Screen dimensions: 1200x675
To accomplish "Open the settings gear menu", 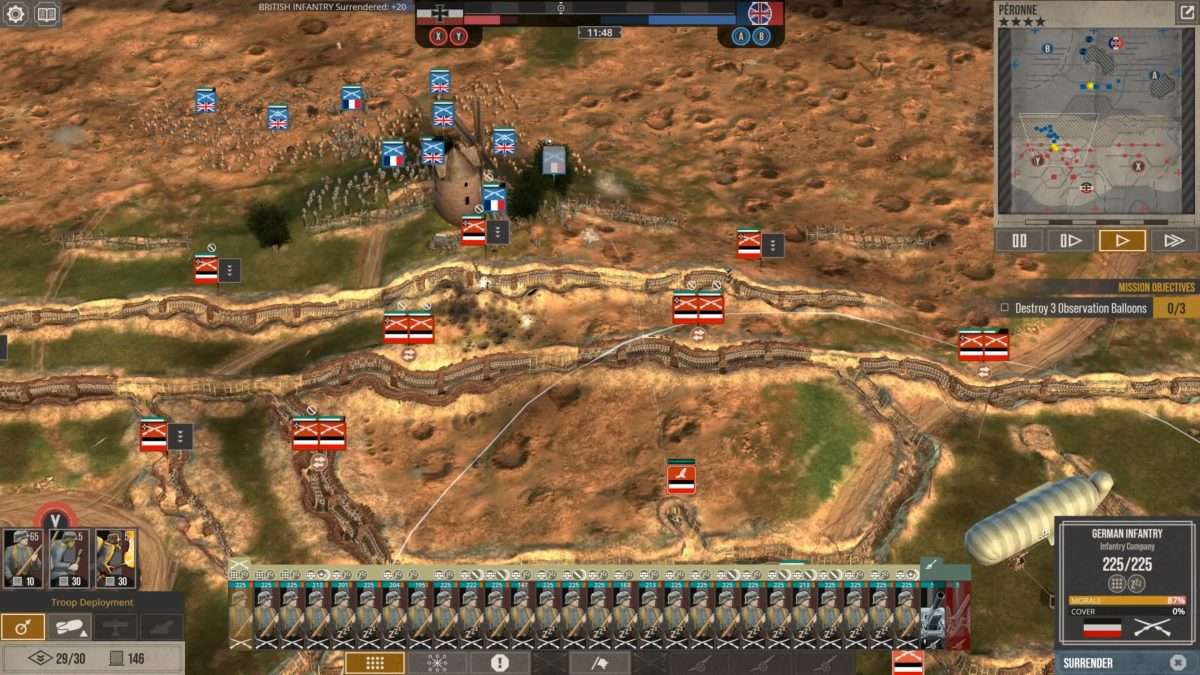I will (15, 14).
